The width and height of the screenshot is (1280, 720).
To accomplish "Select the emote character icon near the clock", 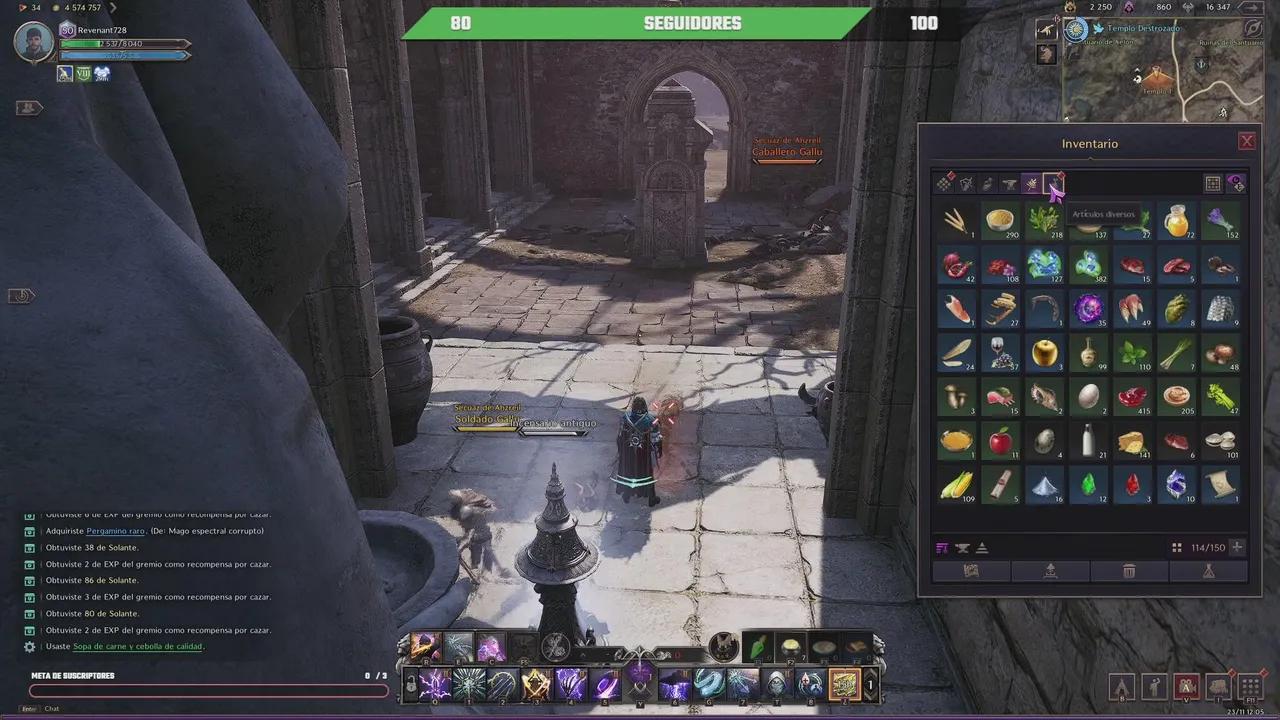I will (1153, 687).
